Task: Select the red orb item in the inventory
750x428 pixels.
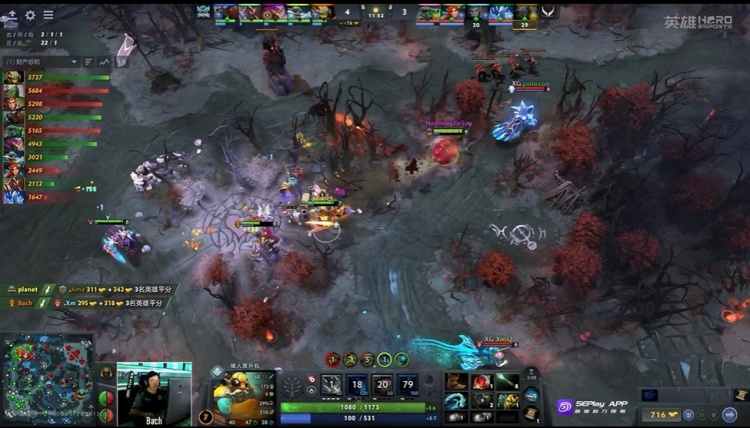Action: tap(482, 381)
